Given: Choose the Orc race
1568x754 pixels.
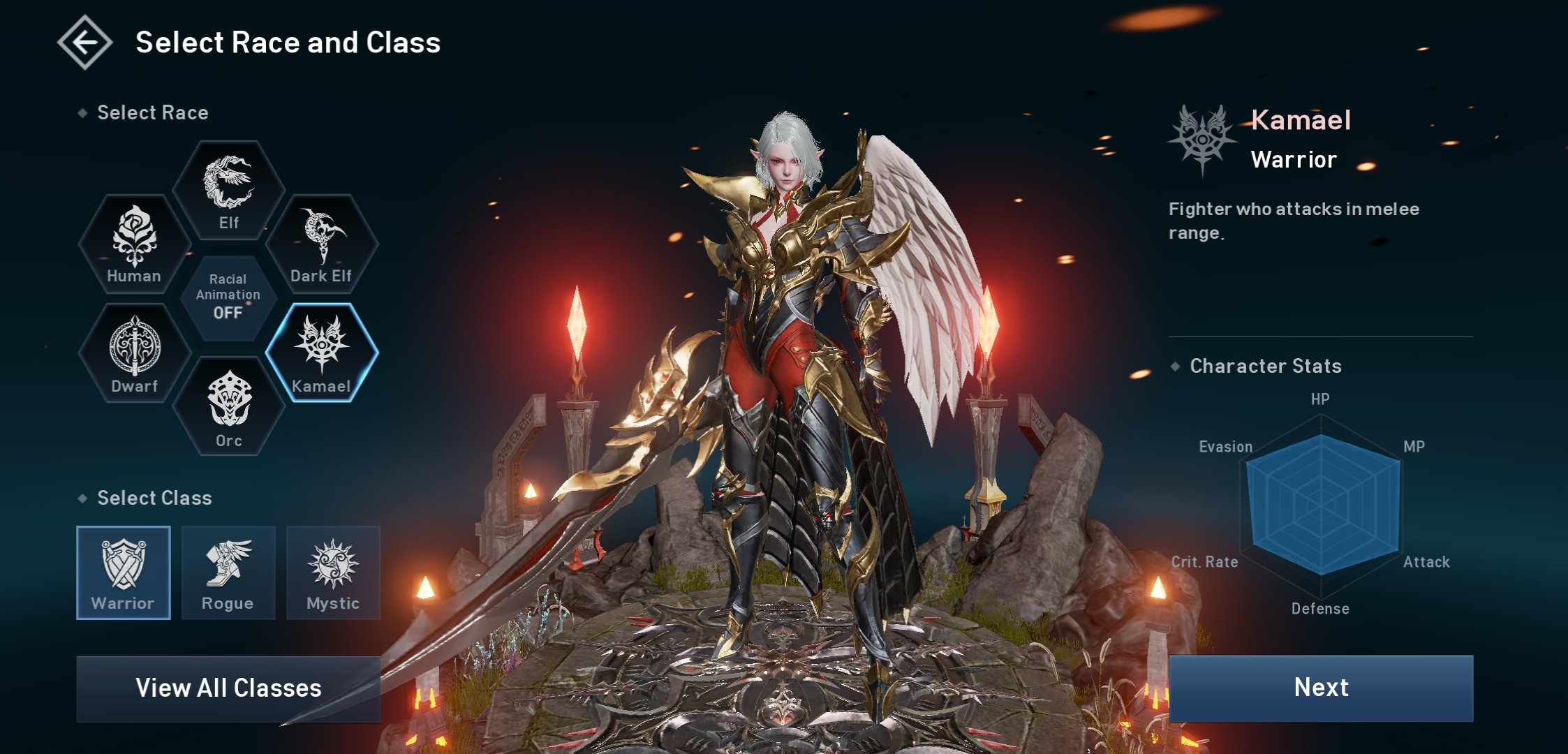Looking at the screenshot, I should point(228,407).
